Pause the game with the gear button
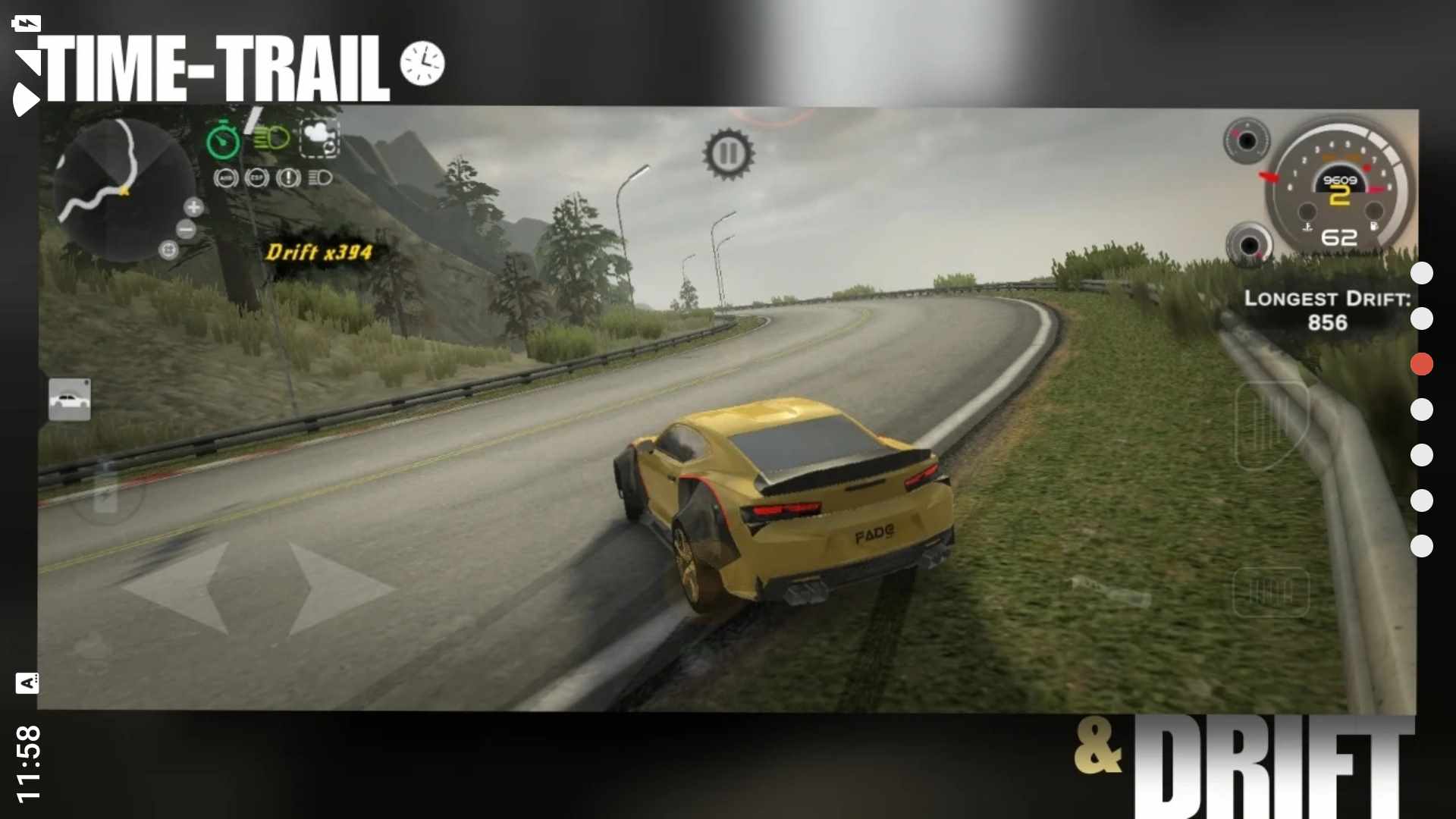Image resolution: width=1456 pixels, height=819 pixels. click(728, 154)
